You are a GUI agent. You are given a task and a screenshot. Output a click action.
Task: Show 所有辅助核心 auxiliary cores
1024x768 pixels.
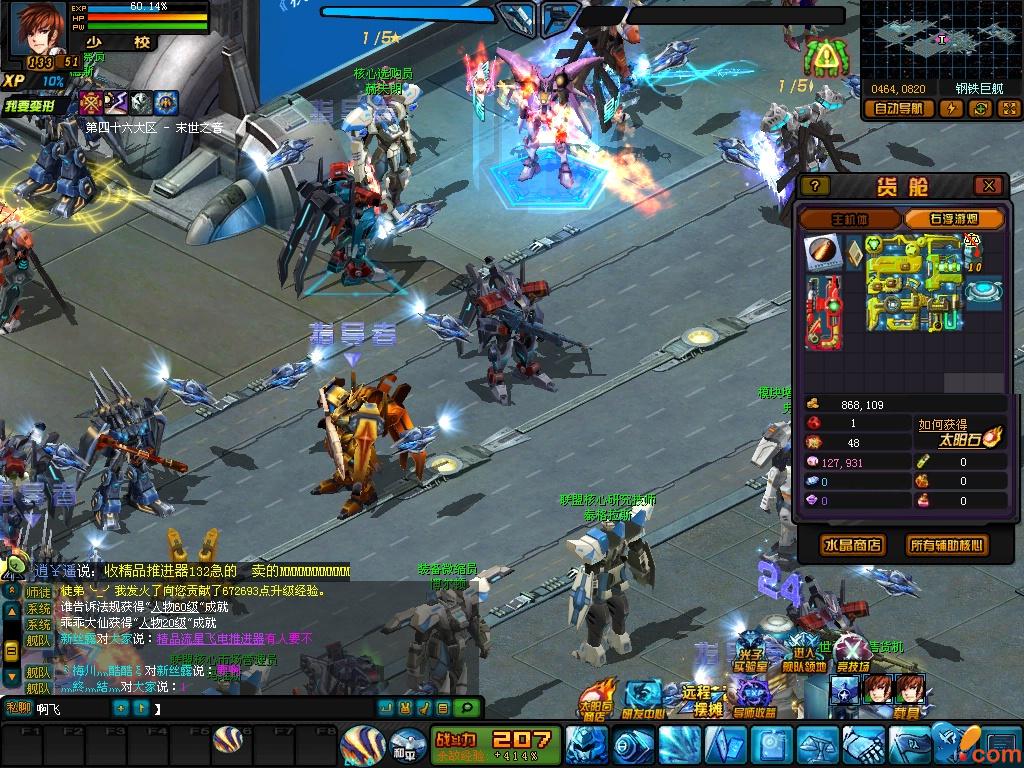946,545
